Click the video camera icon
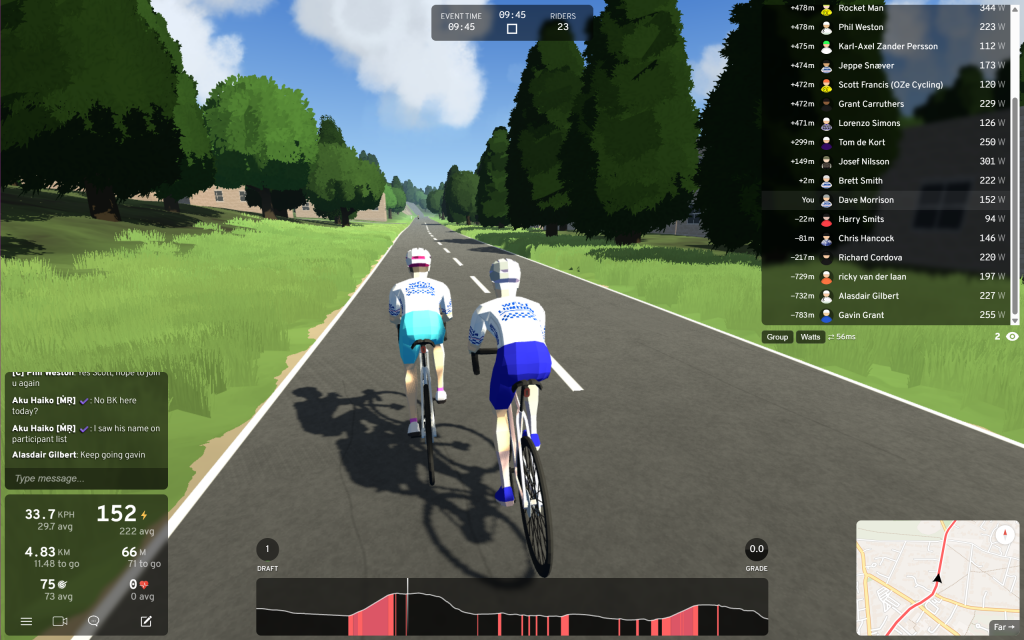 (59, 621)
